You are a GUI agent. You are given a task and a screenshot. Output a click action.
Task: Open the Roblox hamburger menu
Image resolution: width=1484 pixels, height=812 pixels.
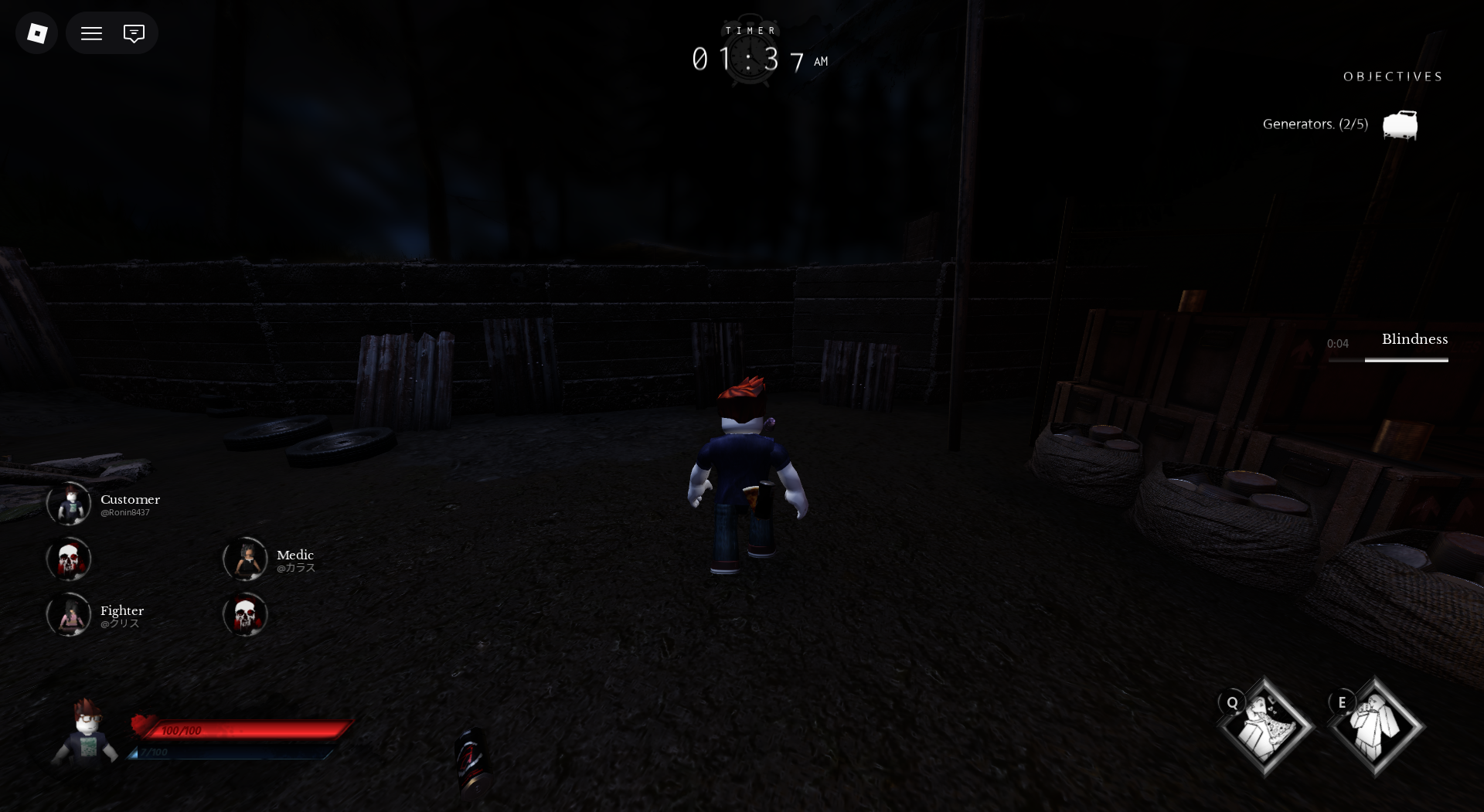[91, 32]
